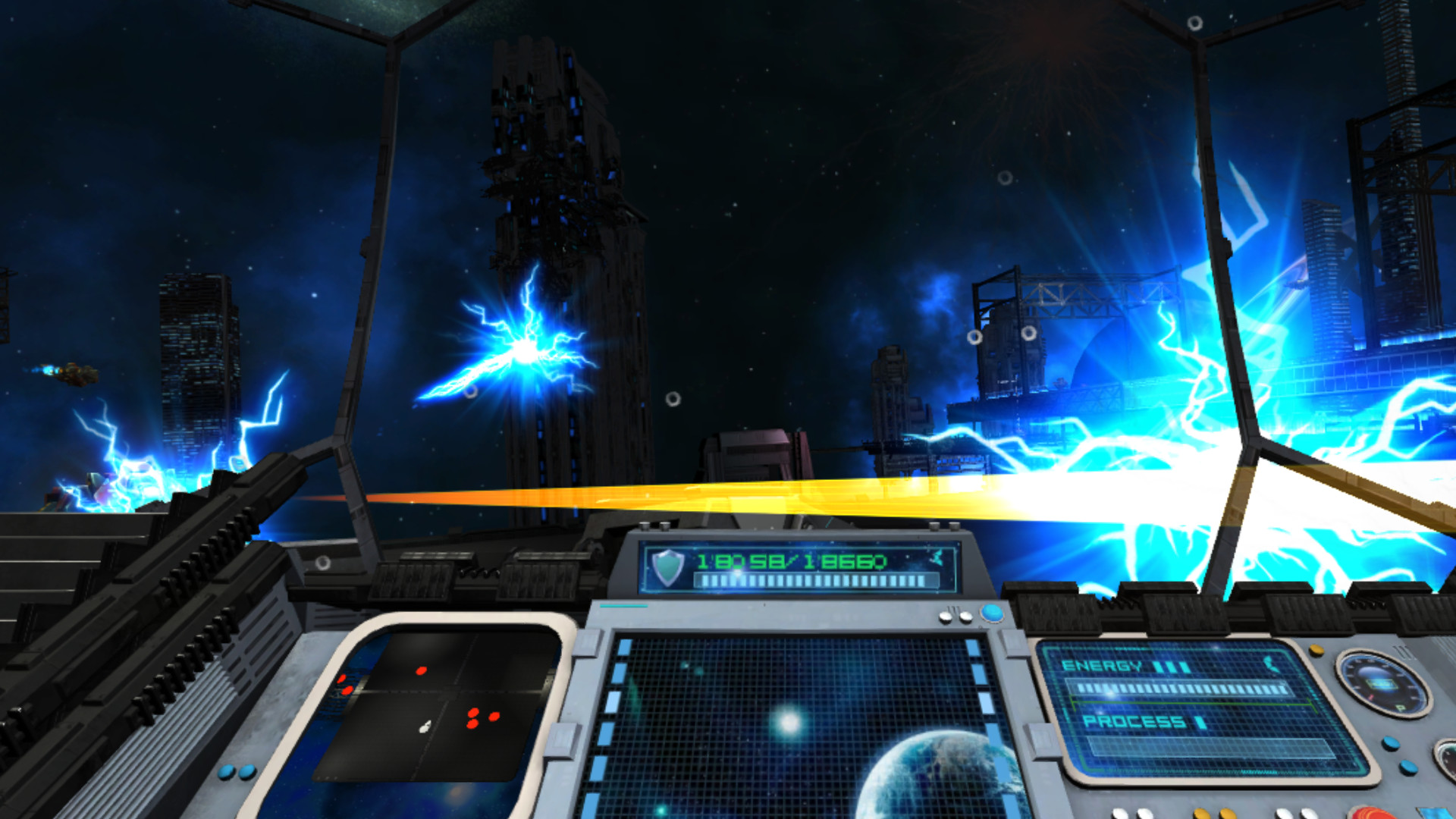Toggle the large blue button on the center console
Image resolution: width=1456 pixels, height=819 pixels.
click(992, 612)
